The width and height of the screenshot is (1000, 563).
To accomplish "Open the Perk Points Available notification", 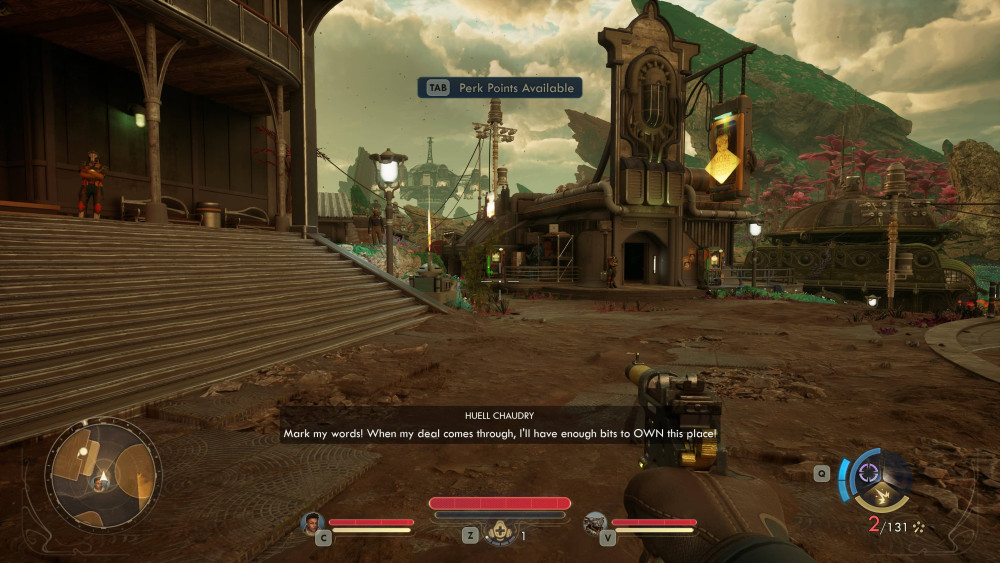I will tap(500, 88).
